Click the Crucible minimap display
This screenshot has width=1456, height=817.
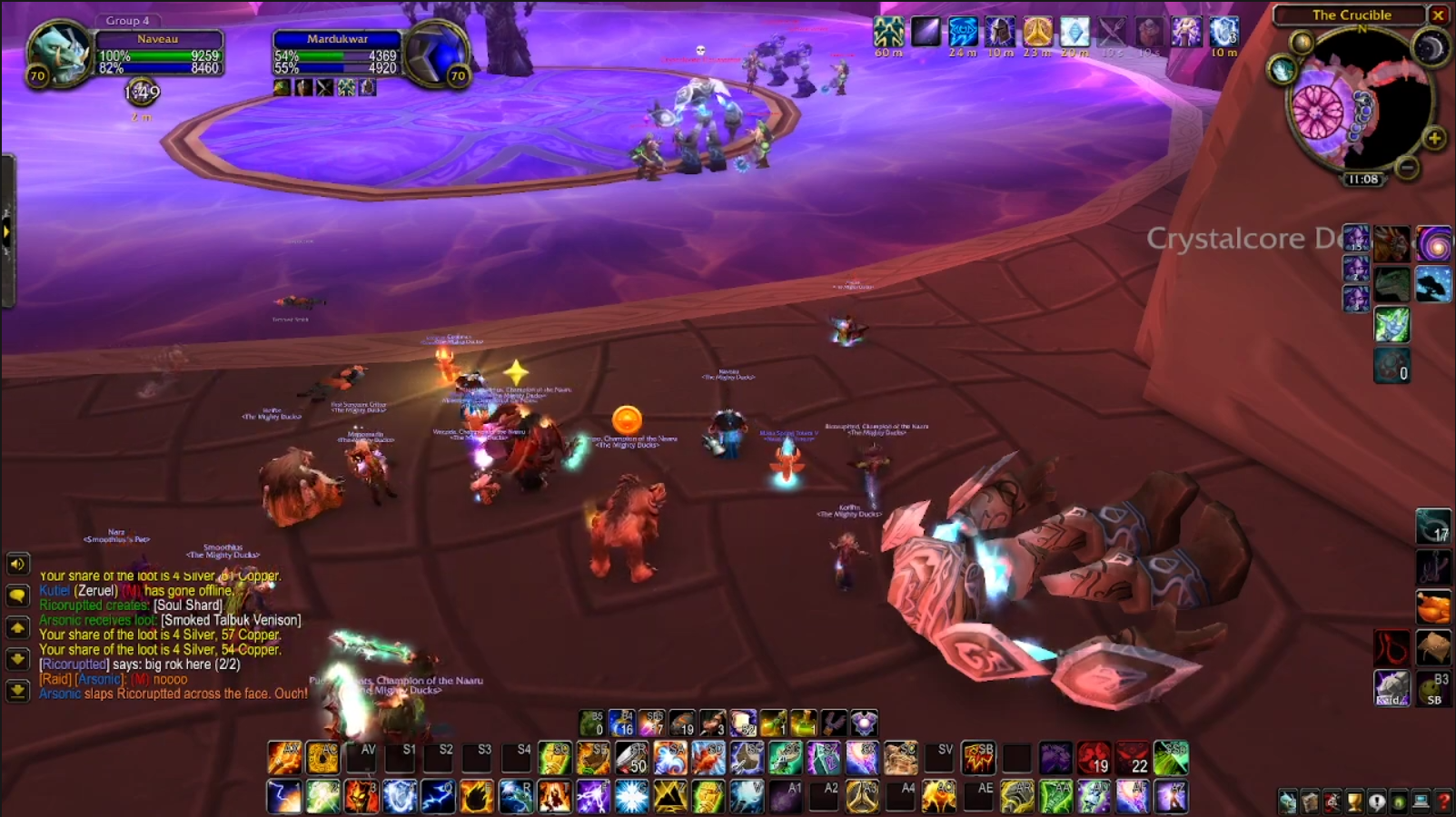[x=1353, y=104]
